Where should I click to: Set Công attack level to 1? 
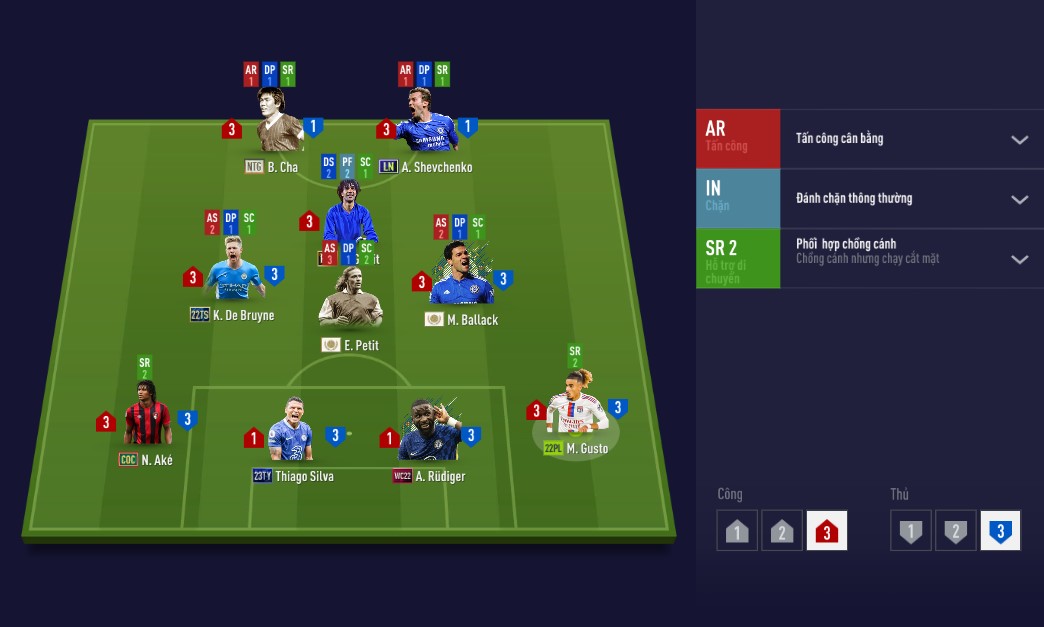pyautogui.click(x=737, y=531)
